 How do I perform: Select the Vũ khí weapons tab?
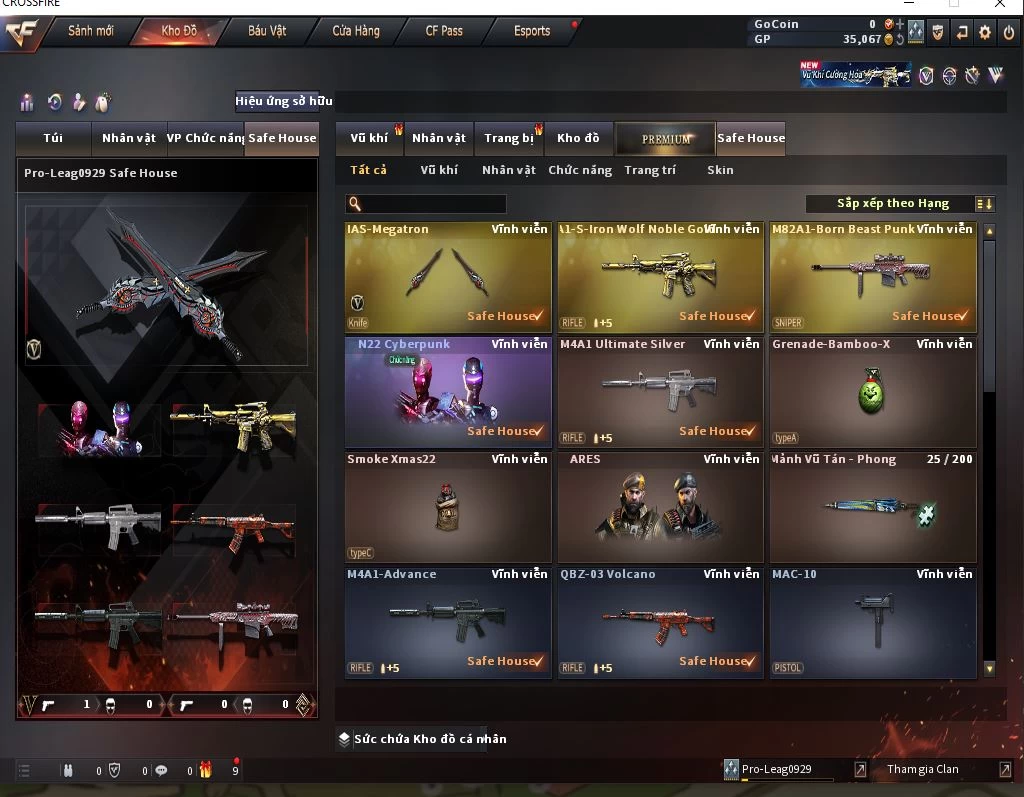369,139
